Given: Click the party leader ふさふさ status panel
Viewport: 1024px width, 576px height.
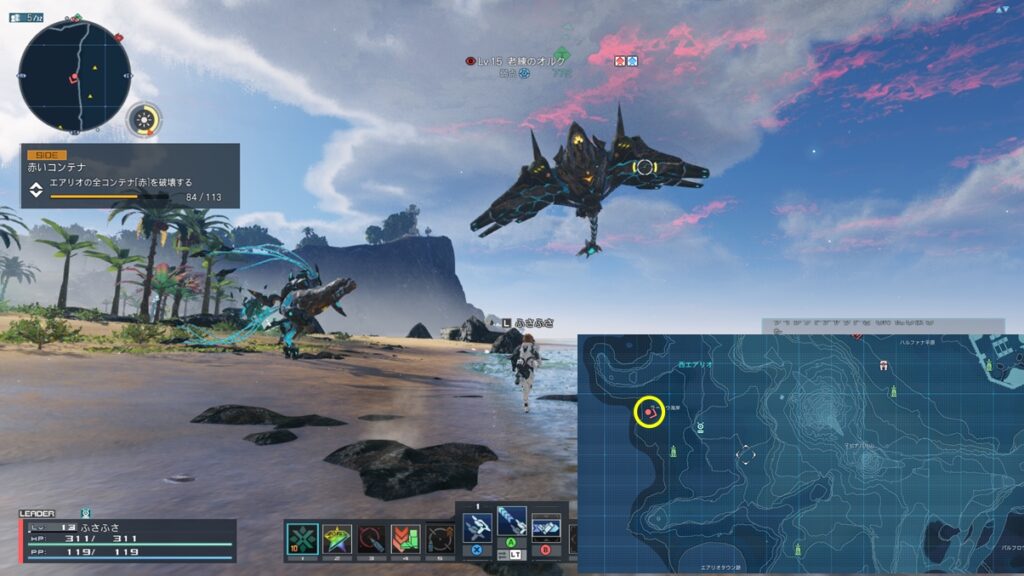Looking at the screenshot, I should pos(127,539).
